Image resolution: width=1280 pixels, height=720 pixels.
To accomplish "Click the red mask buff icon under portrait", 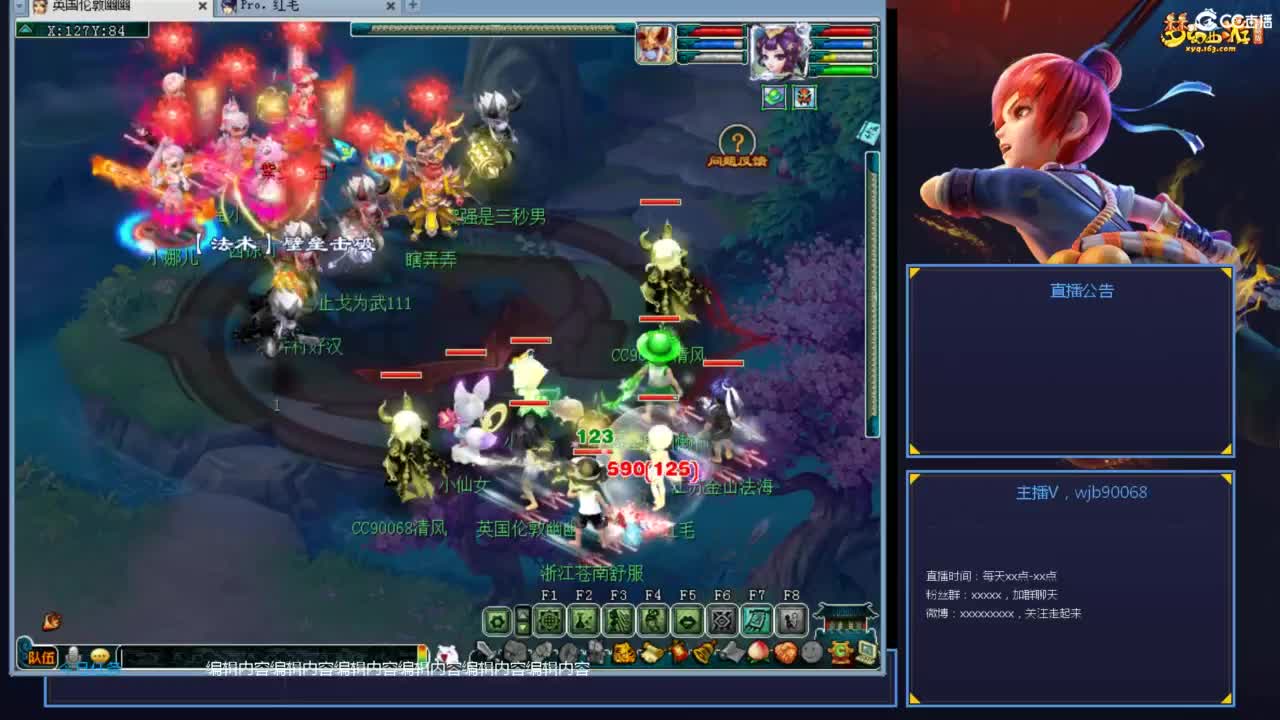I will (x=801, y=98).
